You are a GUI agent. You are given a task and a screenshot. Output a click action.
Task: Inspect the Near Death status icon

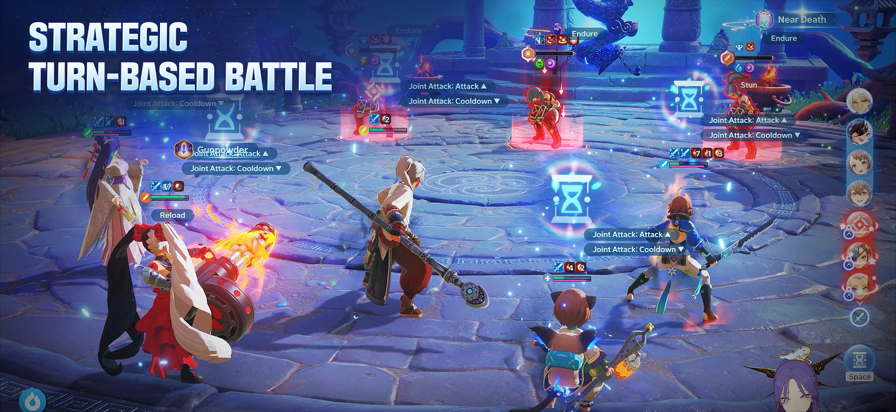(765, 19)
